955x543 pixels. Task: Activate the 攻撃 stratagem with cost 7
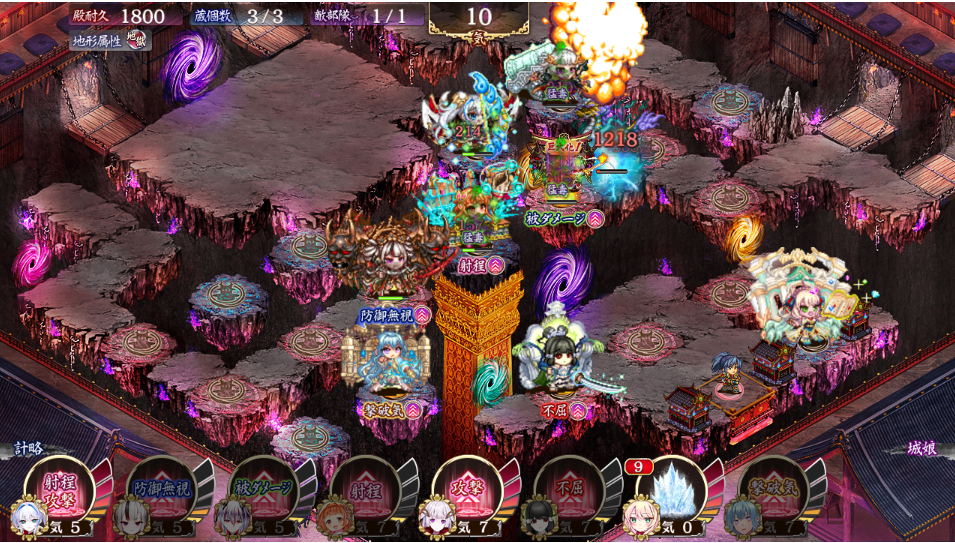pos(467,489)
